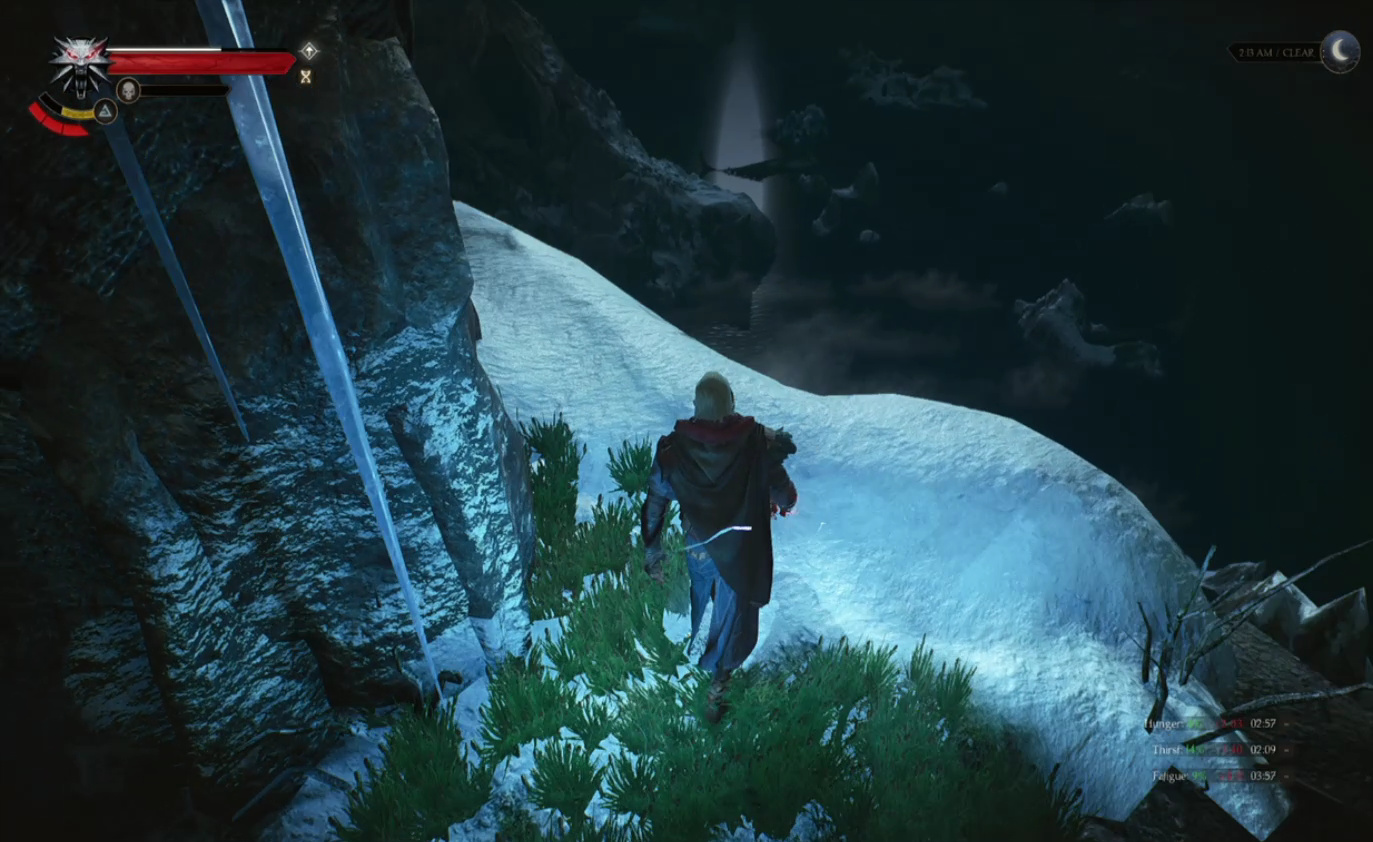Viewport: 1373px width, 842px height.
Task: Click the skull toxicity icon
Action: coord(128,90)
